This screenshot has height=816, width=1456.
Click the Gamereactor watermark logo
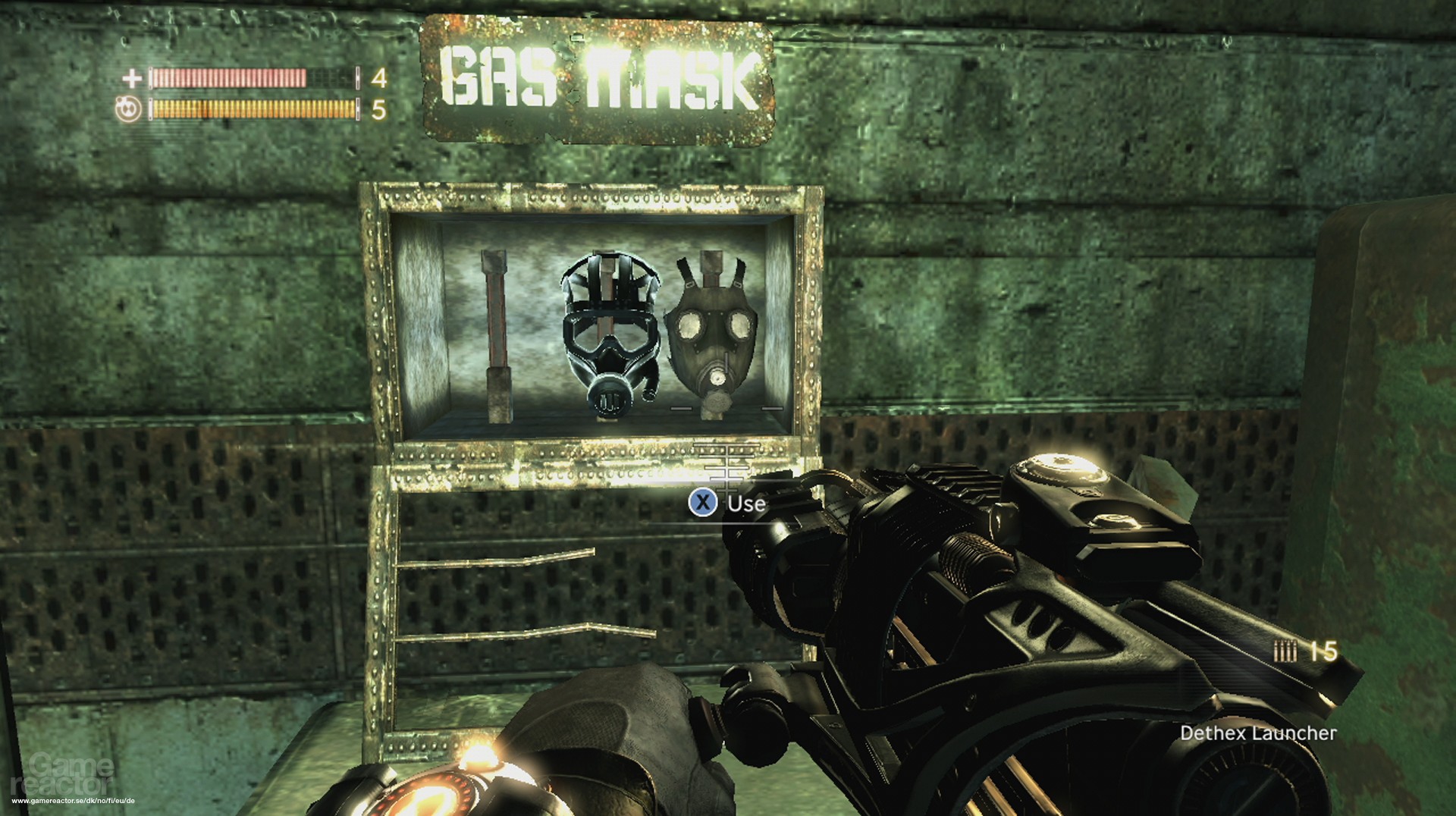(x=64, y=773)
